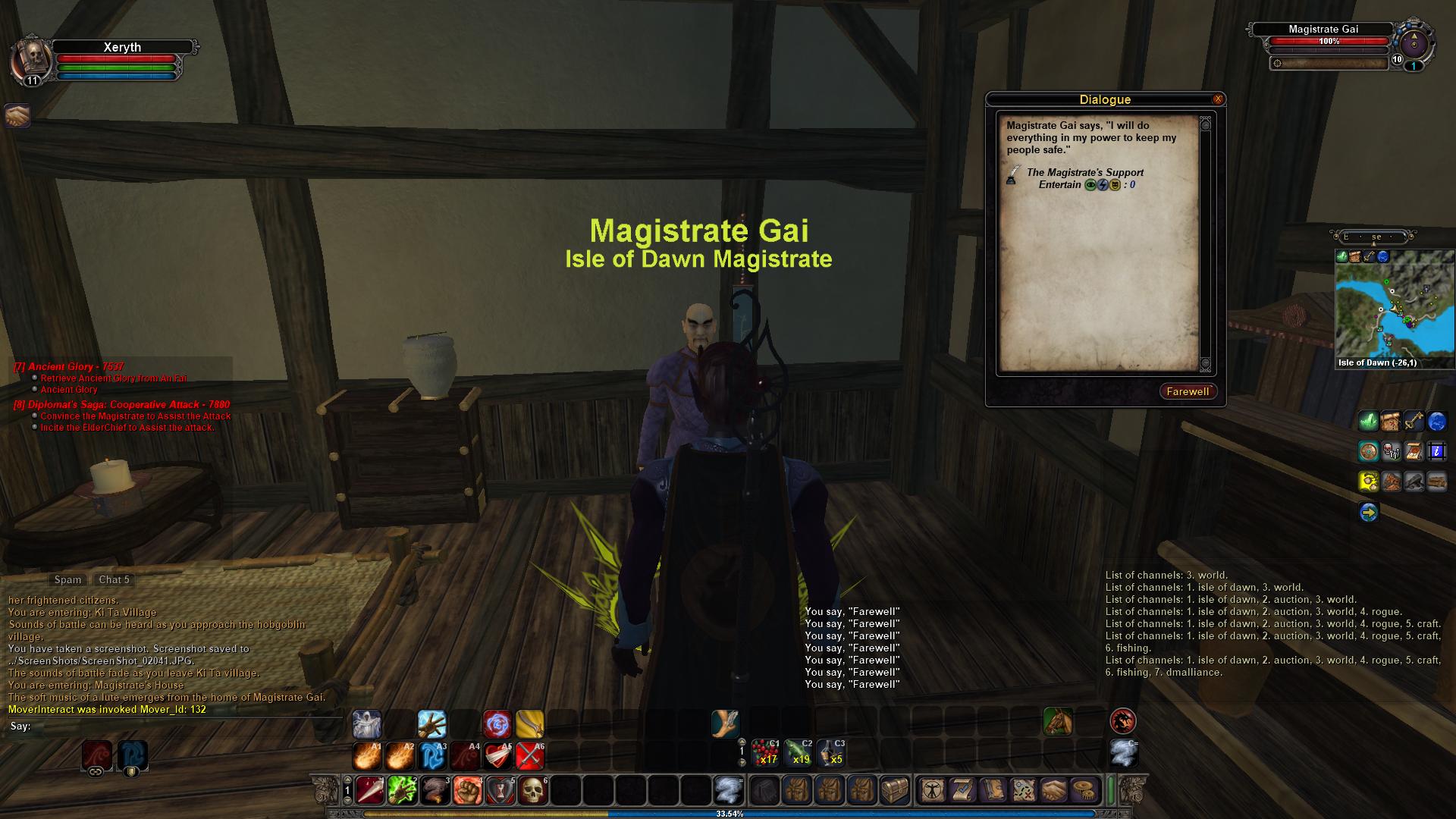Use the red berries stack in slot C1
The image size is (1456, 819).
point(764,753)
